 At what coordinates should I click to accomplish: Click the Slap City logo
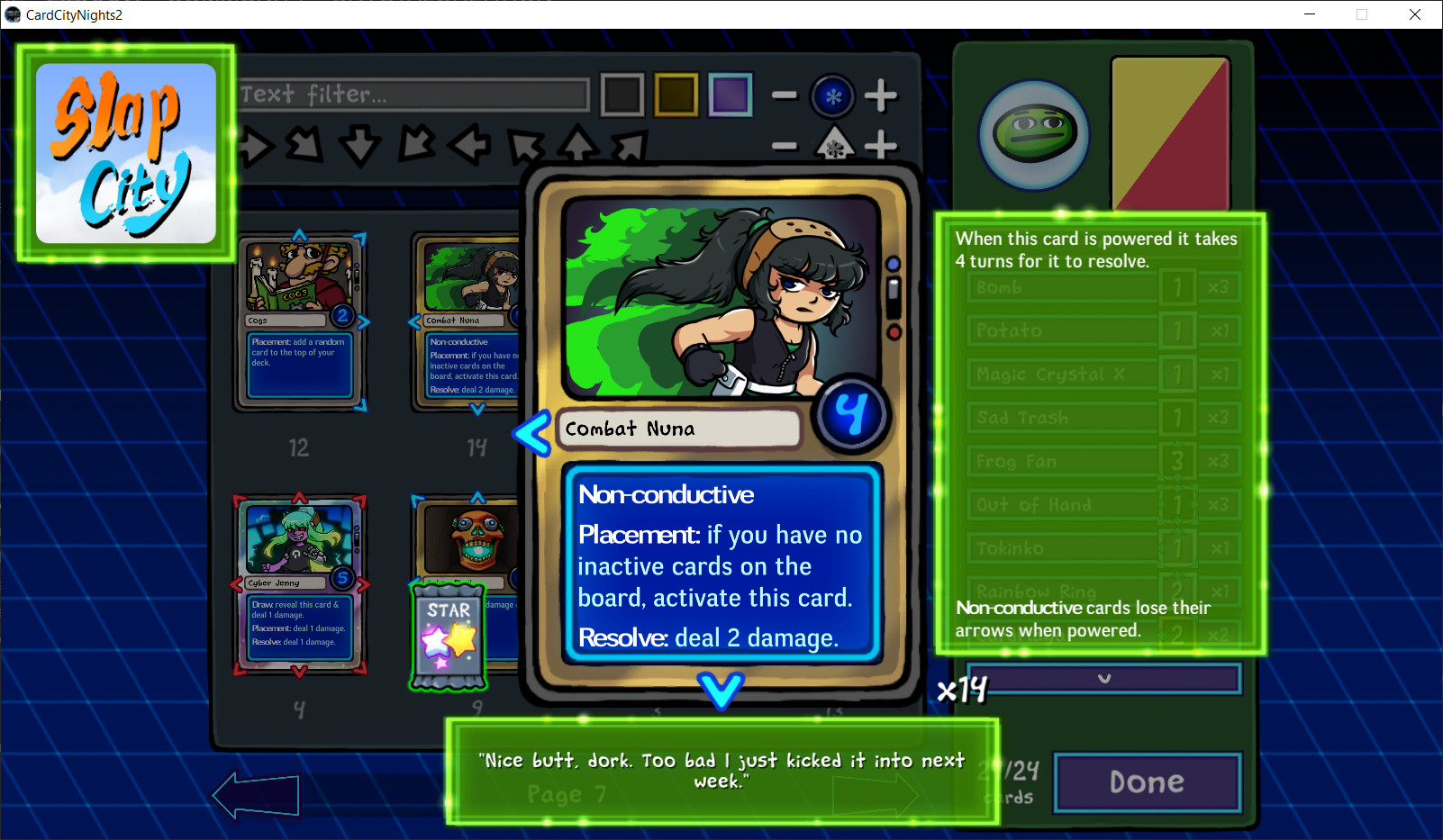point(124,153)
